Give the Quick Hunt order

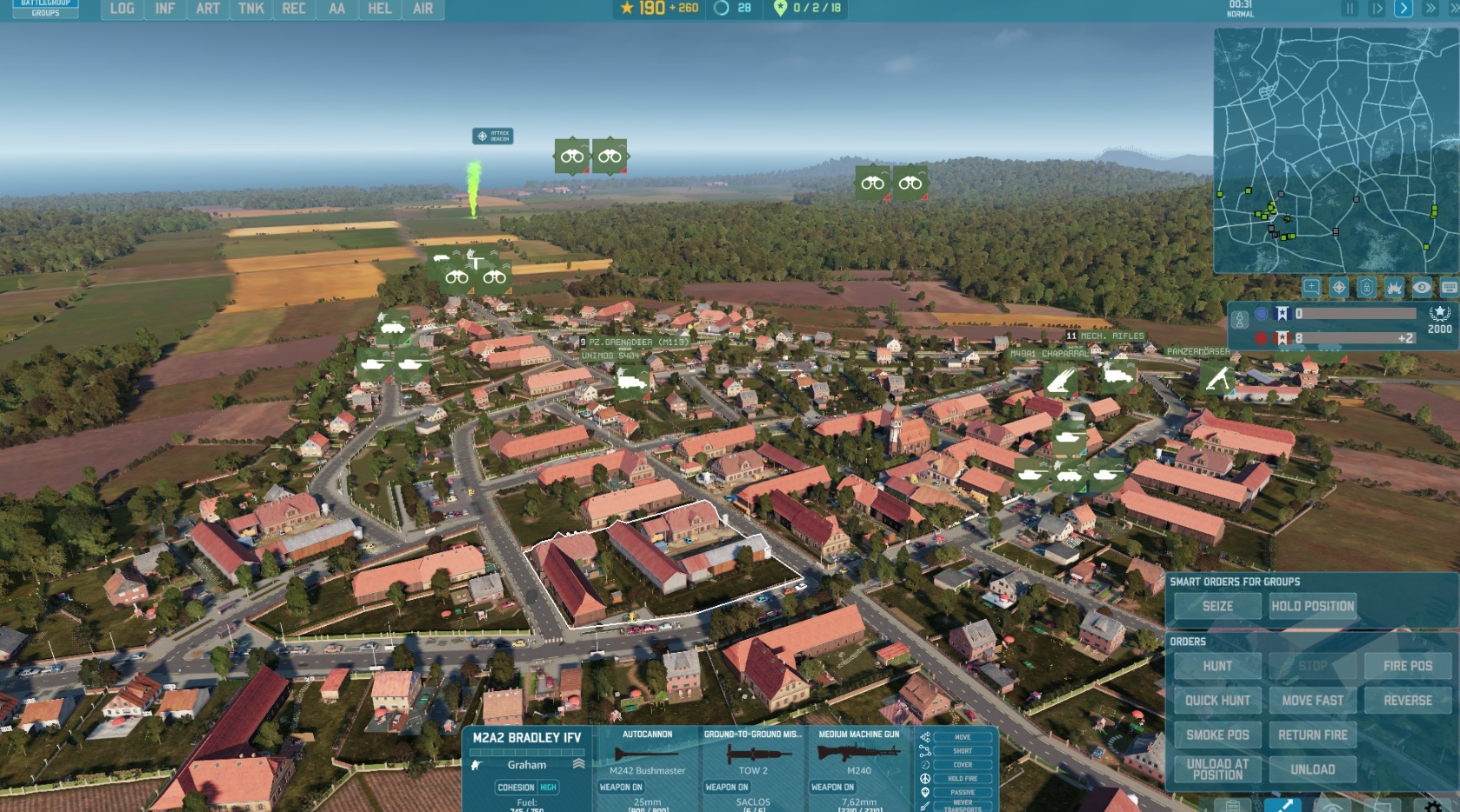[1217, 700]
